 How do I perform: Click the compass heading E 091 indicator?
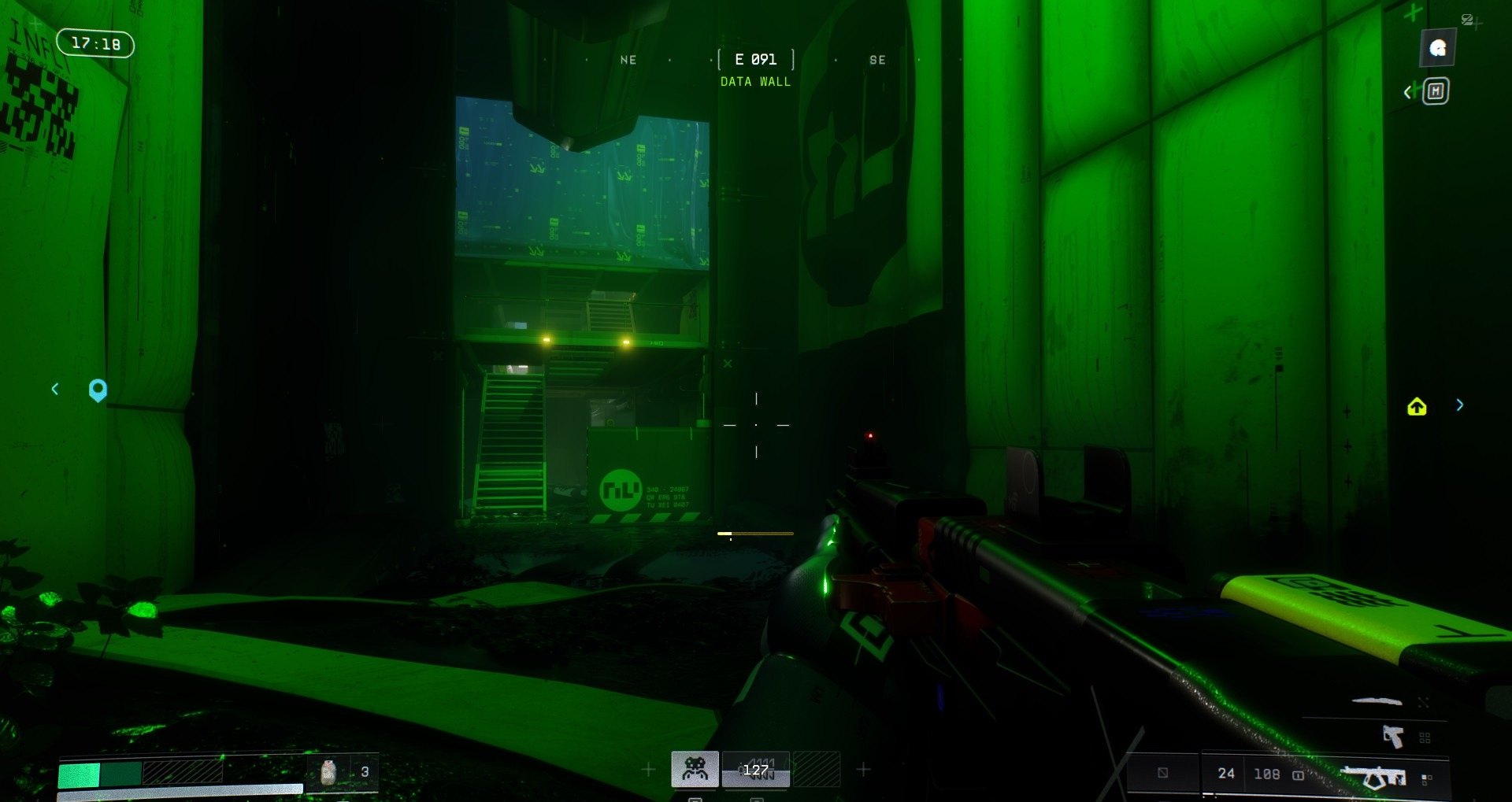(x=755, y=60)
